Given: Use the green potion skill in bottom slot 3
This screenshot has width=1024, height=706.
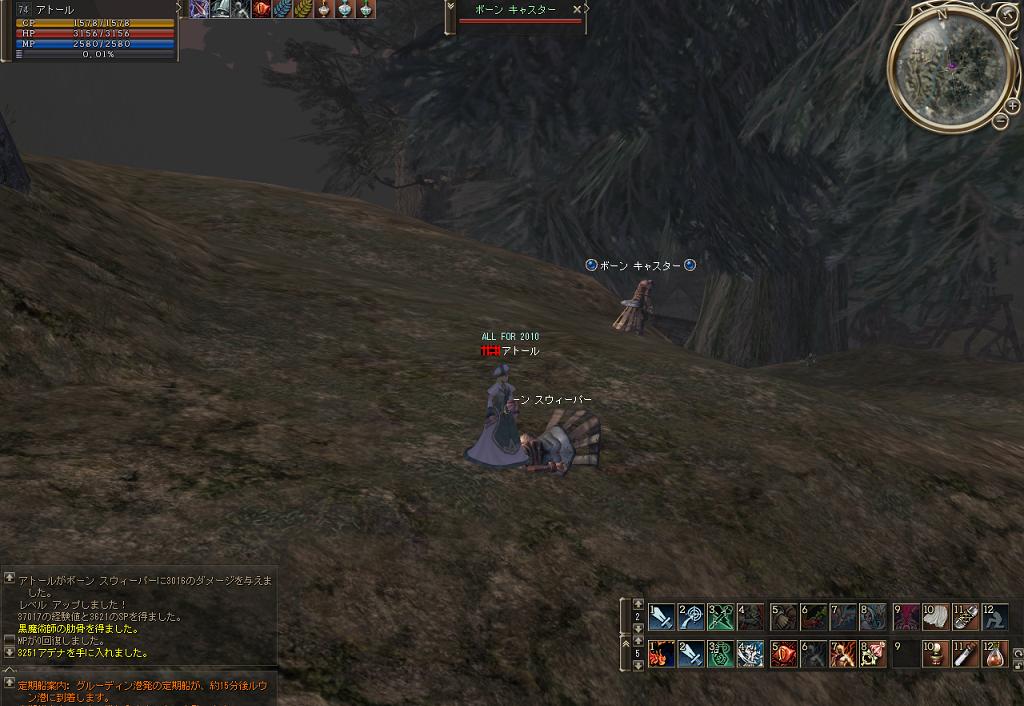Looking at the screenshot, I should click(721, 654).
